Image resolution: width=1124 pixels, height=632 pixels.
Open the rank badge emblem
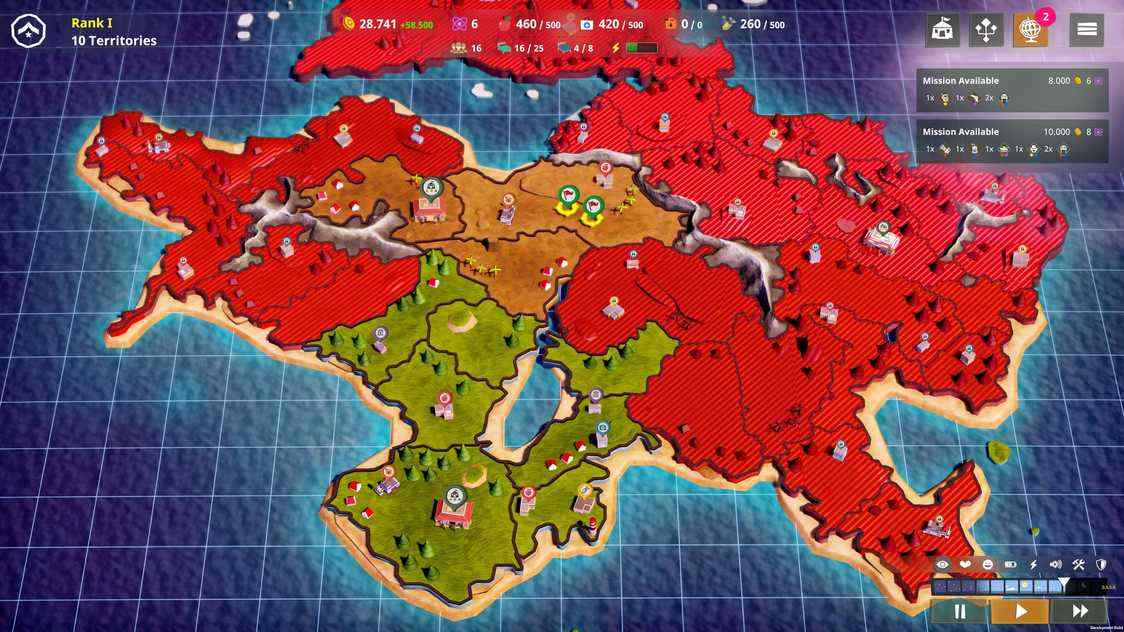pyautogui.click(x=28, y=31)
